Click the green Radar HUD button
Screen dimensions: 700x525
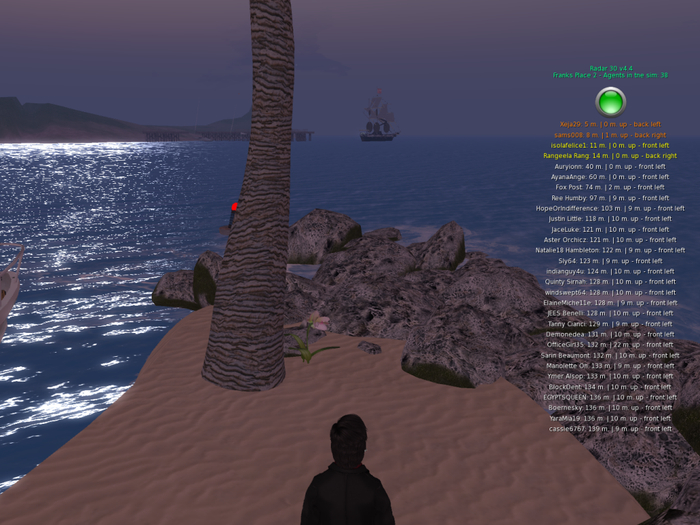tap(610, 101)
